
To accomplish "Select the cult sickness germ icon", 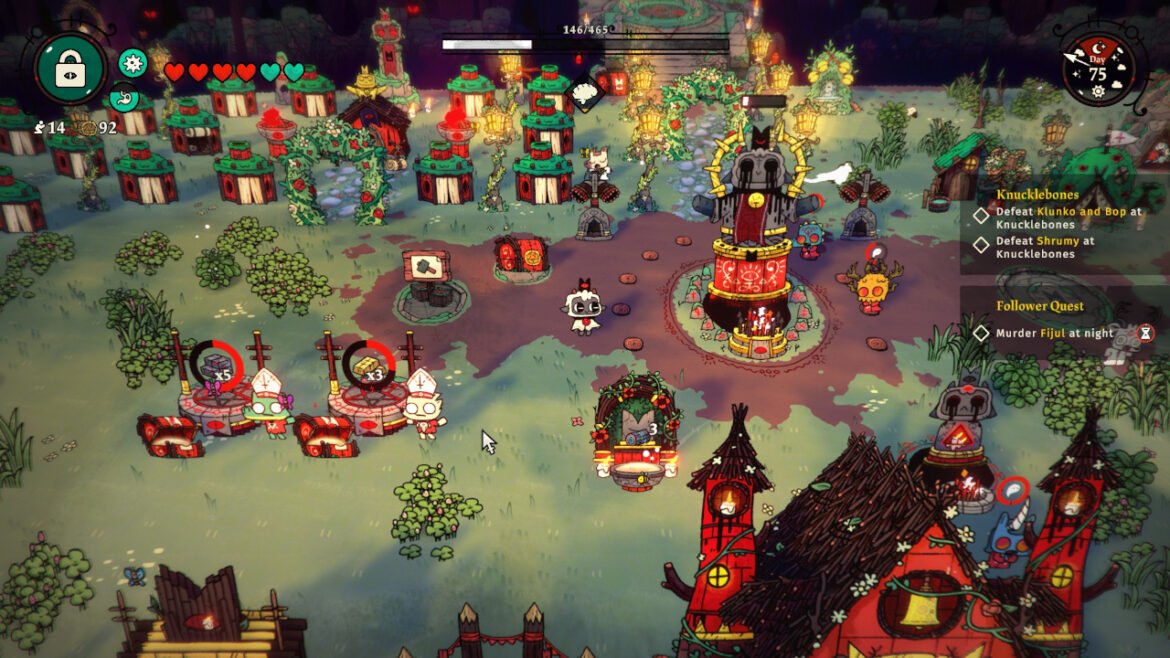I will point(132,62).
